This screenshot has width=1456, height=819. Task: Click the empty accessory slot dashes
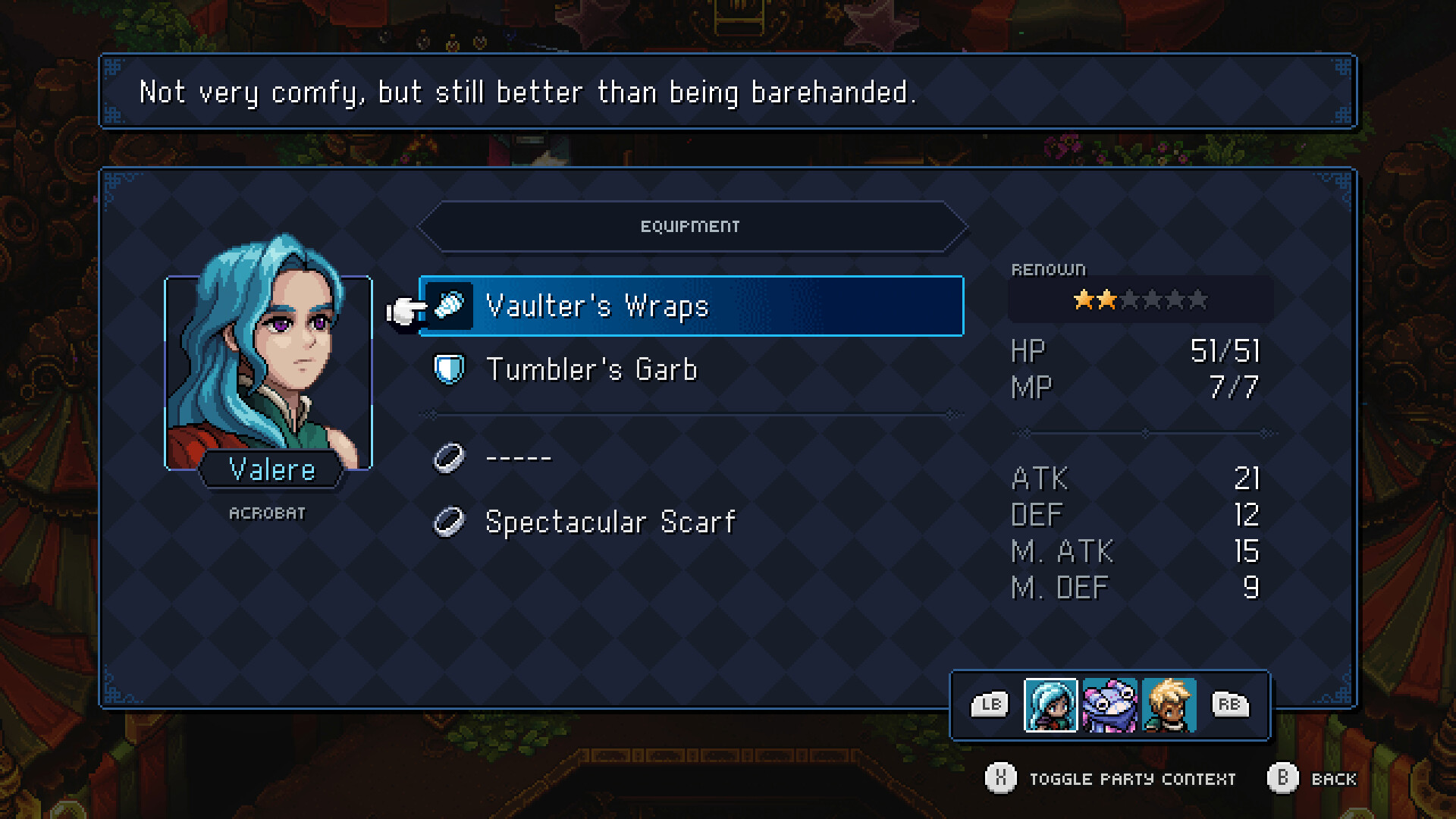[518, 457]
